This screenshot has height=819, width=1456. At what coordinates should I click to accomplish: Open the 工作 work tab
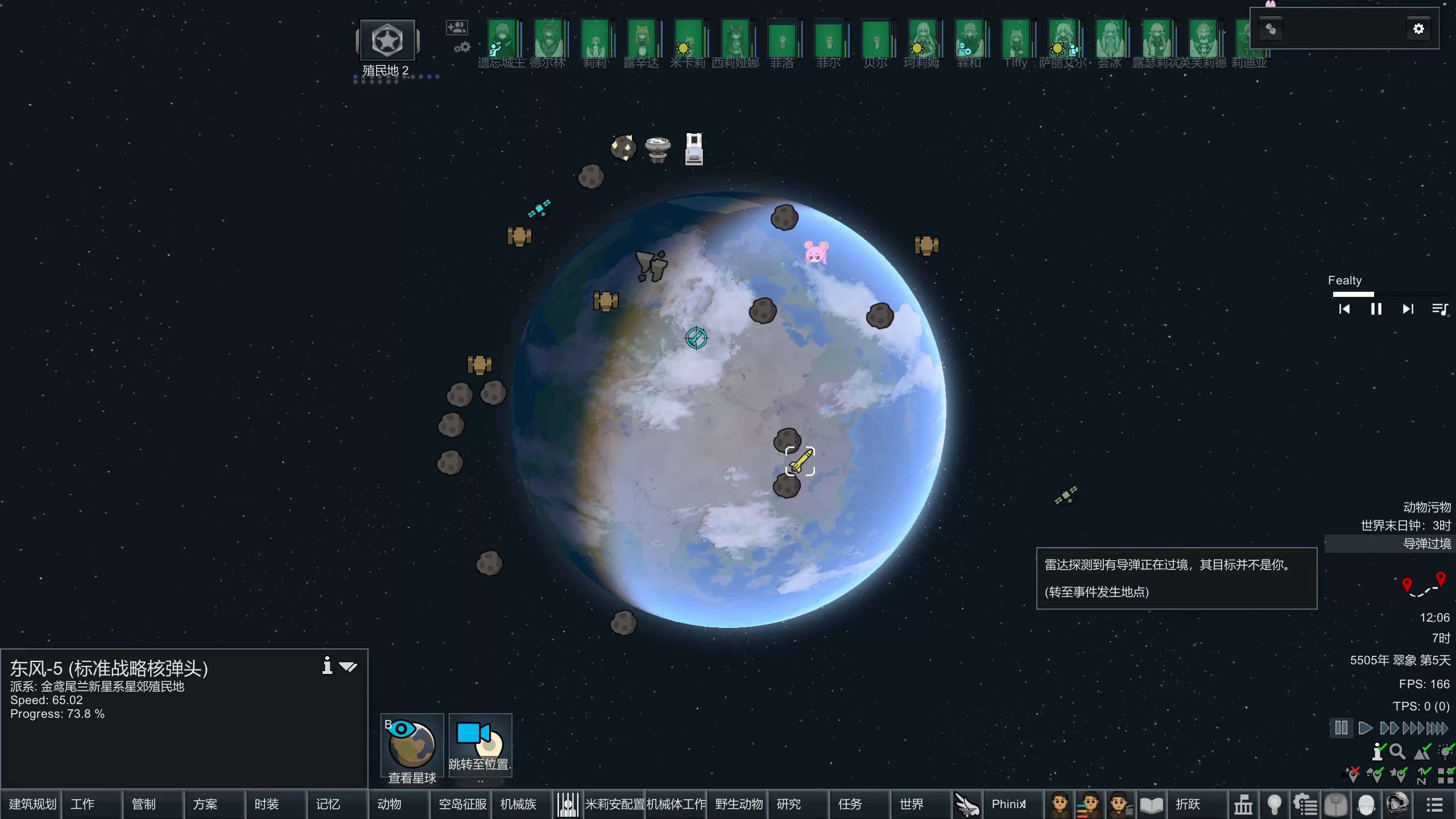click(83, 804)
